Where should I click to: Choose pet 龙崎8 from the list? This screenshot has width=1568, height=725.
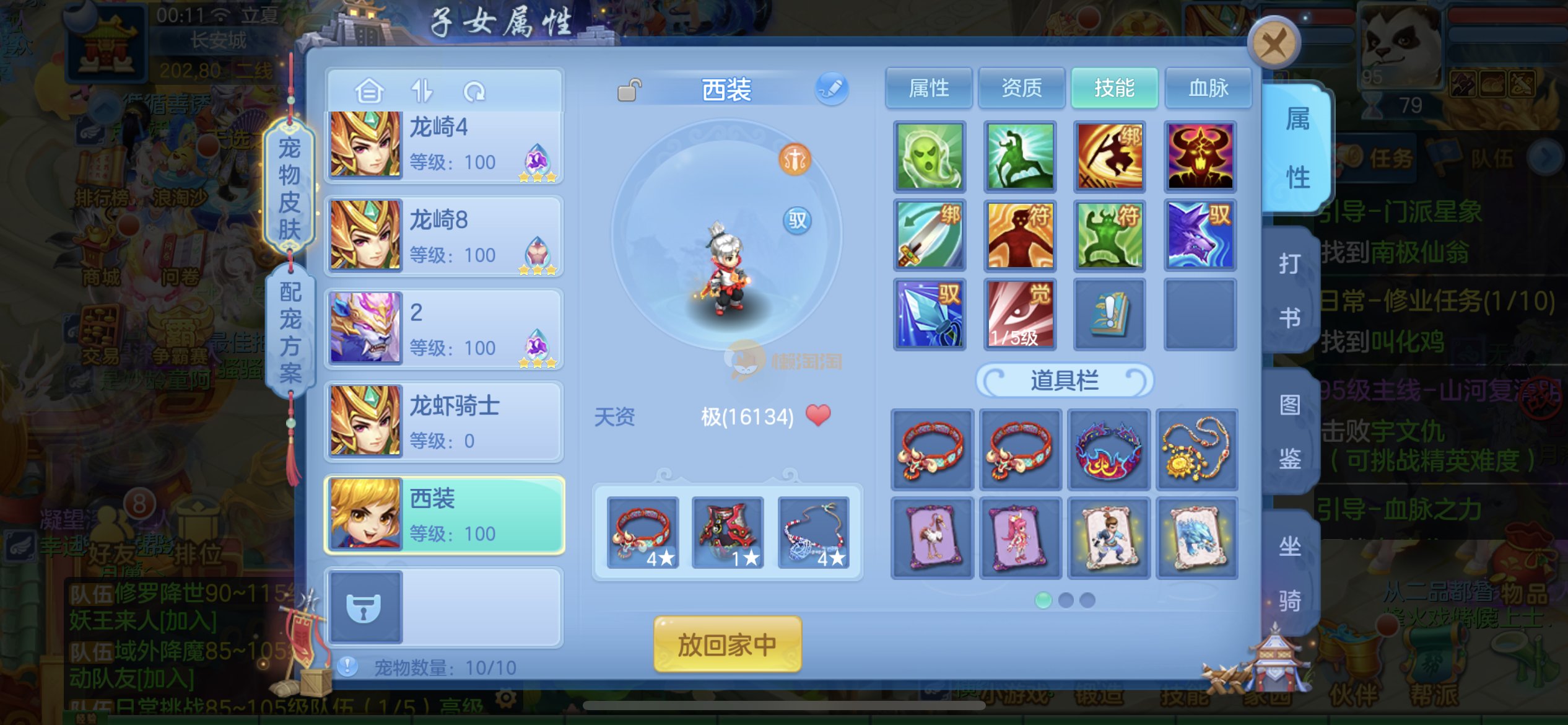tap(444, 237)
